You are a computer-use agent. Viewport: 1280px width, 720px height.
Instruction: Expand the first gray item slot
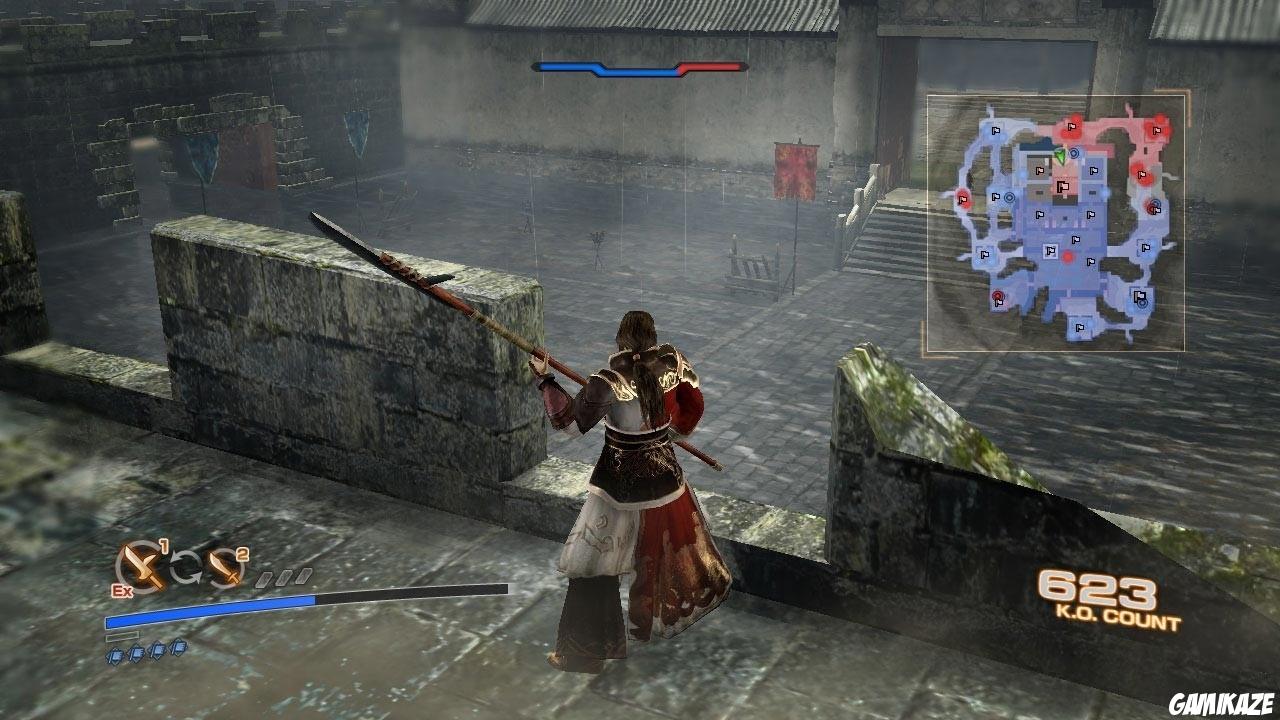click(x=262, y=578)
